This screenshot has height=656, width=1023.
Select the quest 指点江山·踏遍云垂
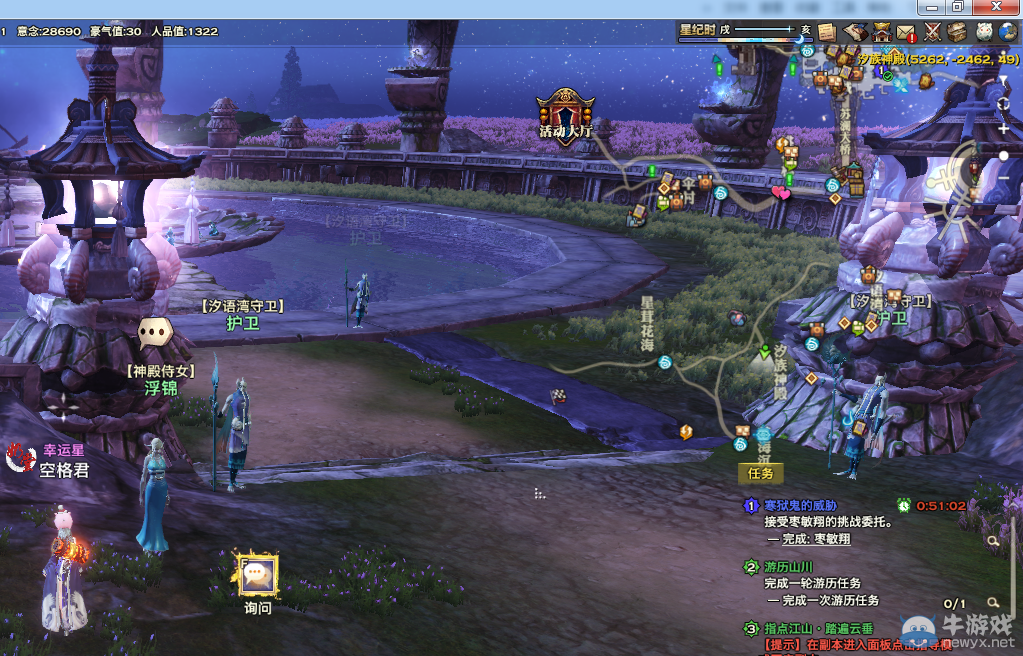click(x=818, y=628)
